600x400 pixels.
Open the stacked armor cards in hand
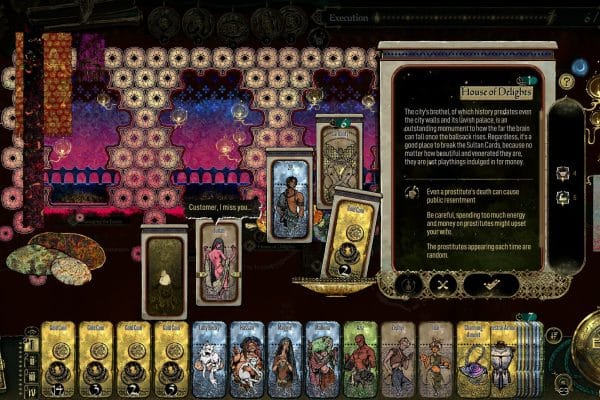pyautogui.click(x=506, y=358)
